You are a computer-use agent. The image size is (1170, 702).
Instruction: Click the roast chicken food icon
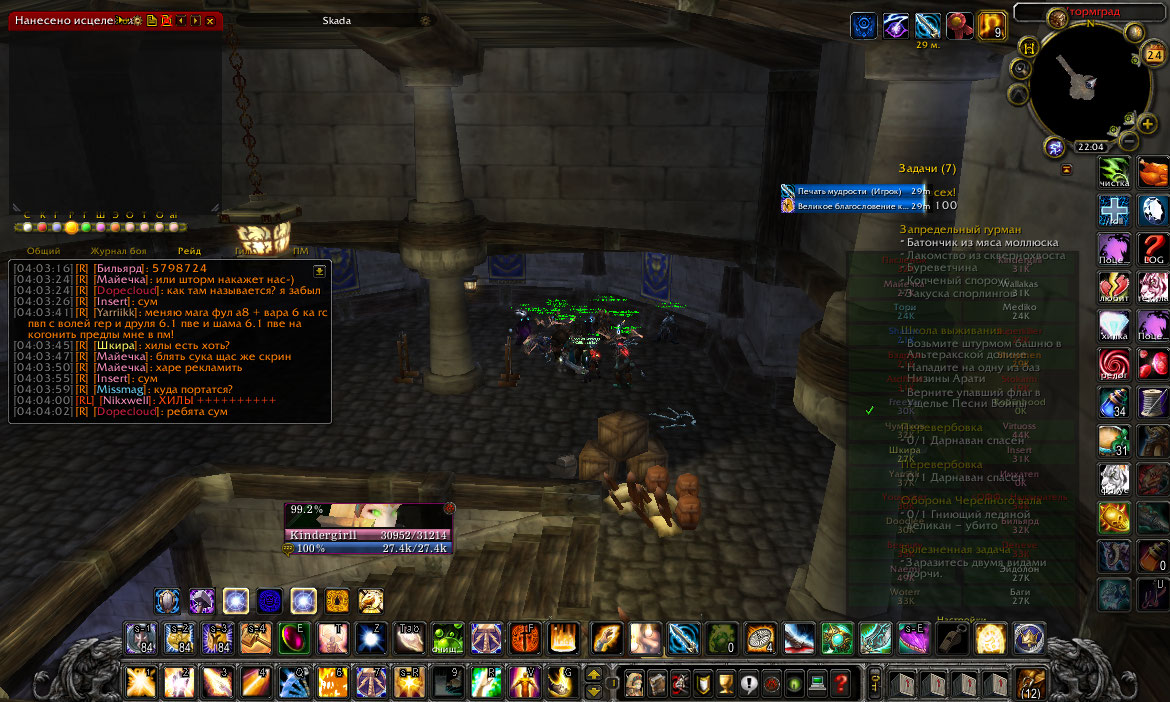(1153, 172)
